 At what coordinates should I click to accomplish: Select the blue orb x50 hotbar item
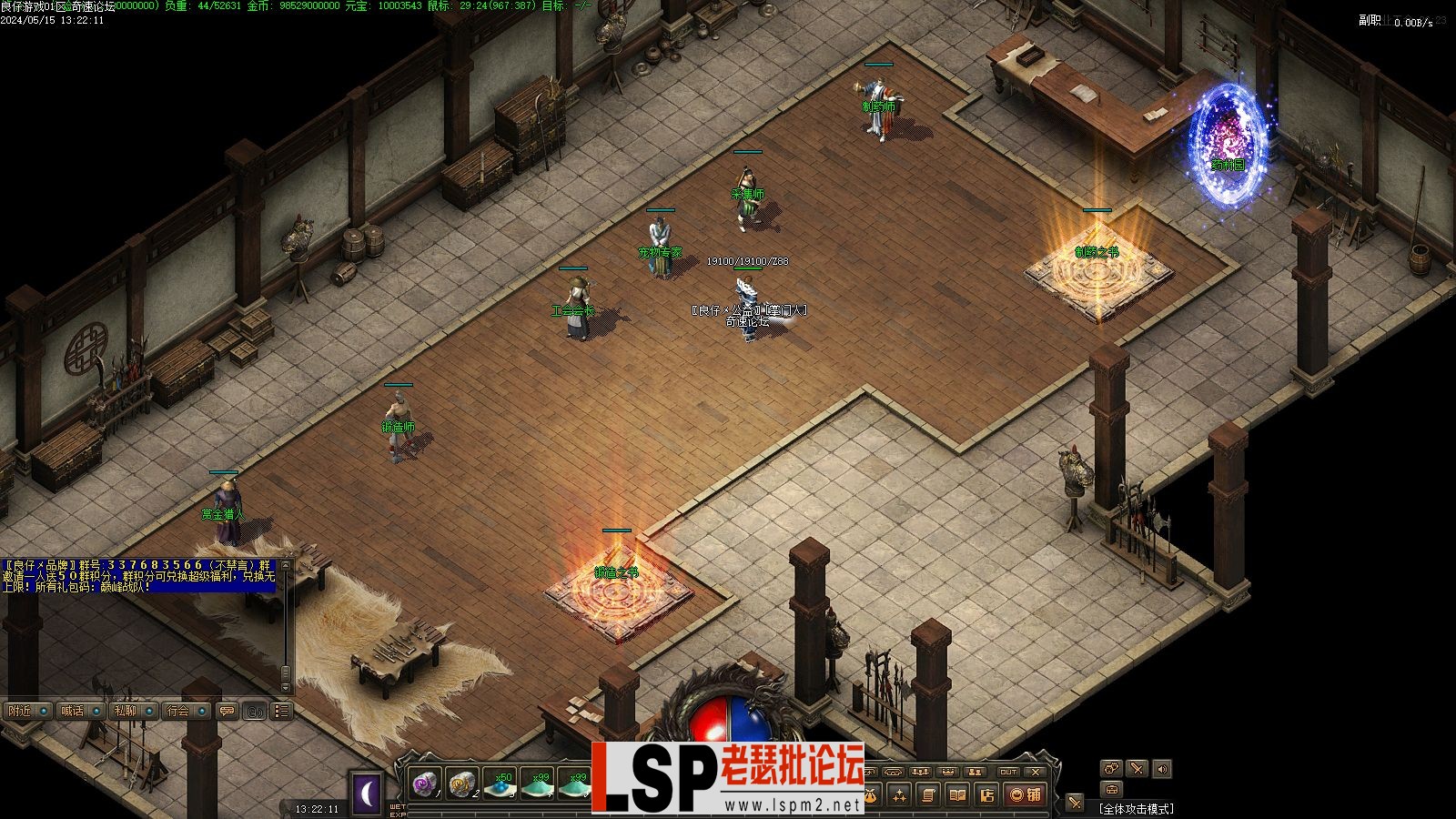pos(500,784)
